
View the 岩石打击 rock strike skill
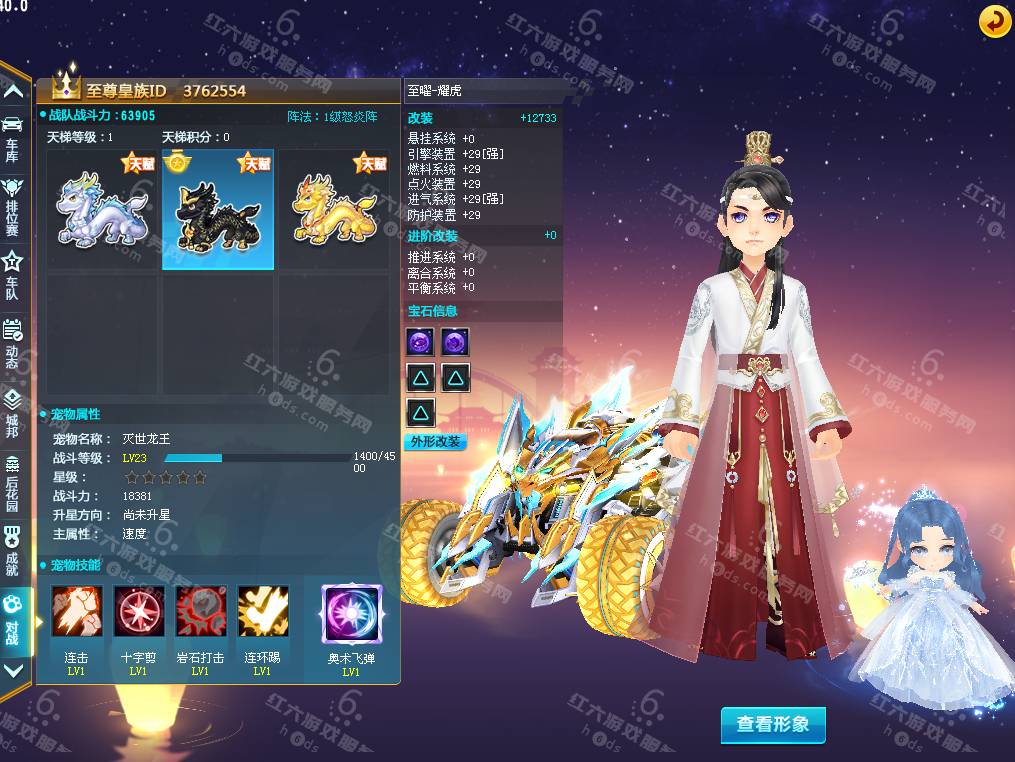pos(201,612)
